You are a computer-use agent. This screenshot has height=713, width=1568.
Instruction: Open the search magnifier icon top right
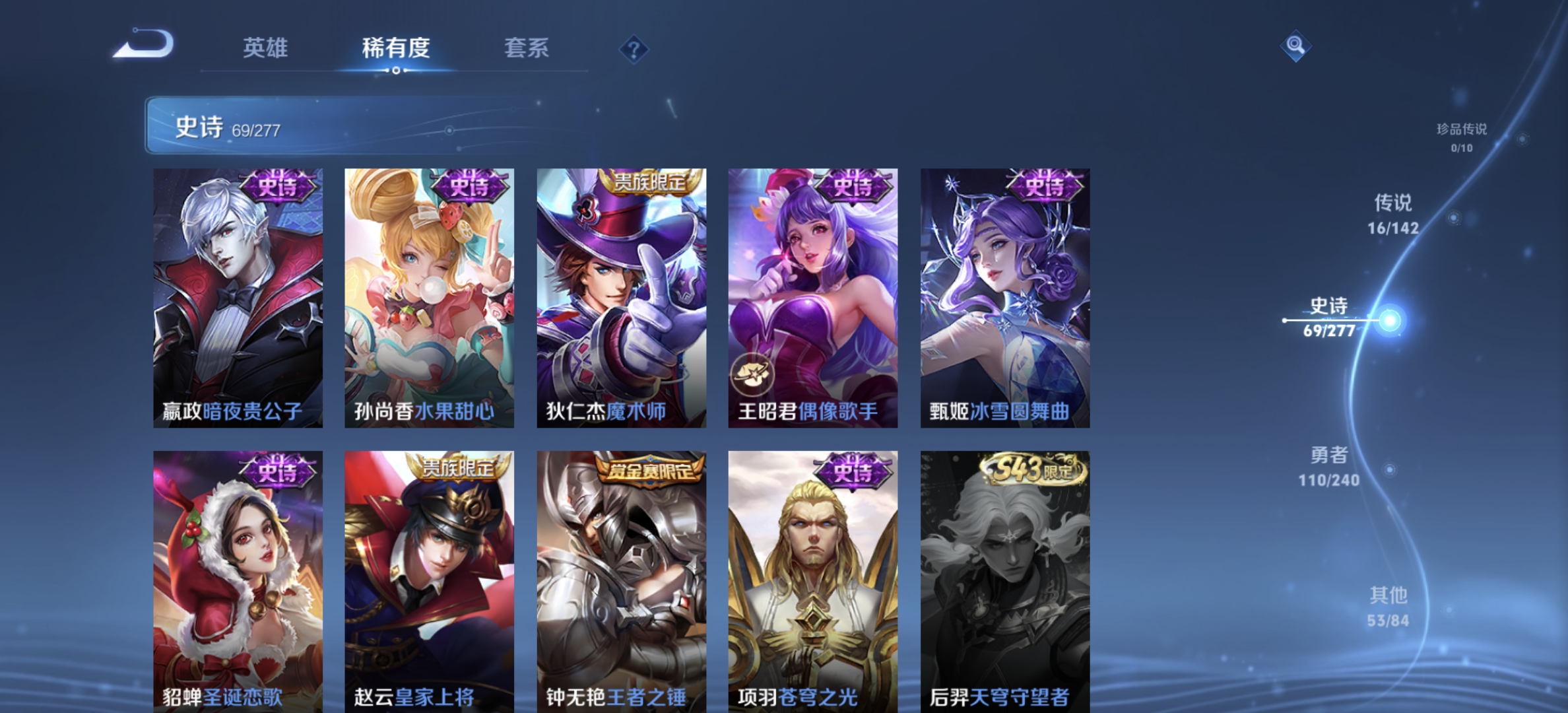coord(1295,45)
